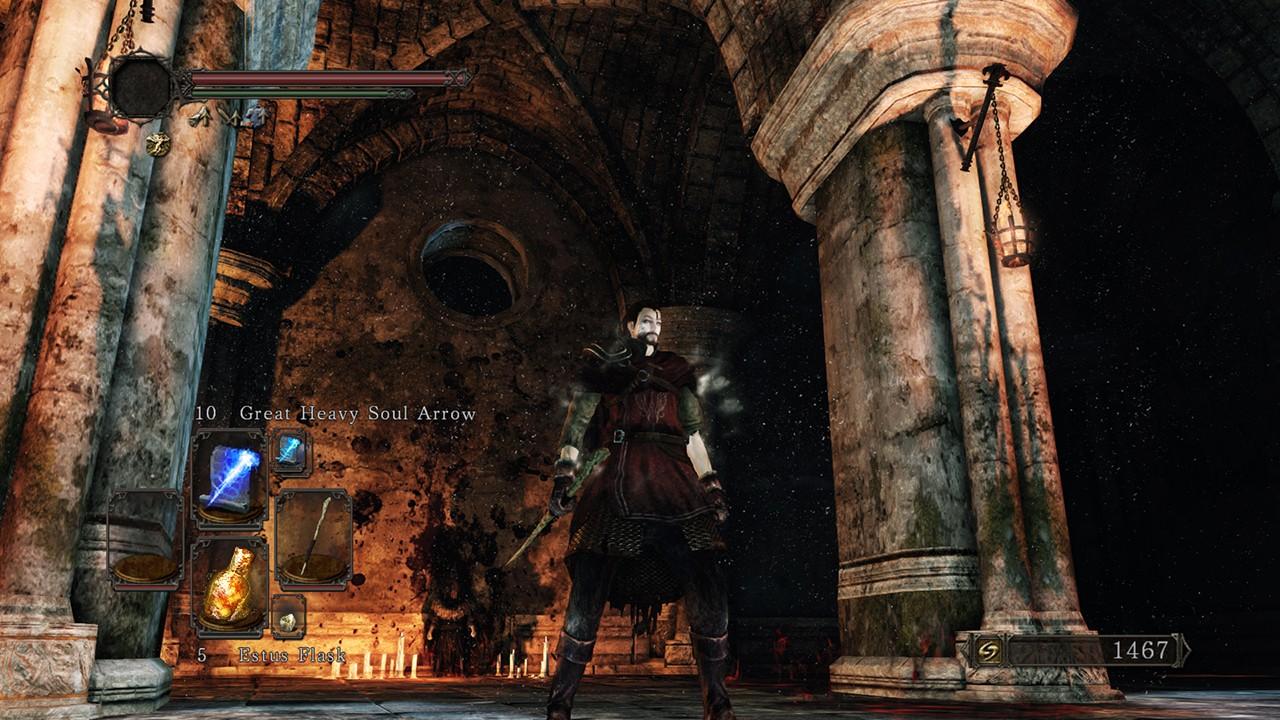Select the small next-item slot holding a stone
The width and height of the screenshot is (1280, 720).
[x=288, y=619]
